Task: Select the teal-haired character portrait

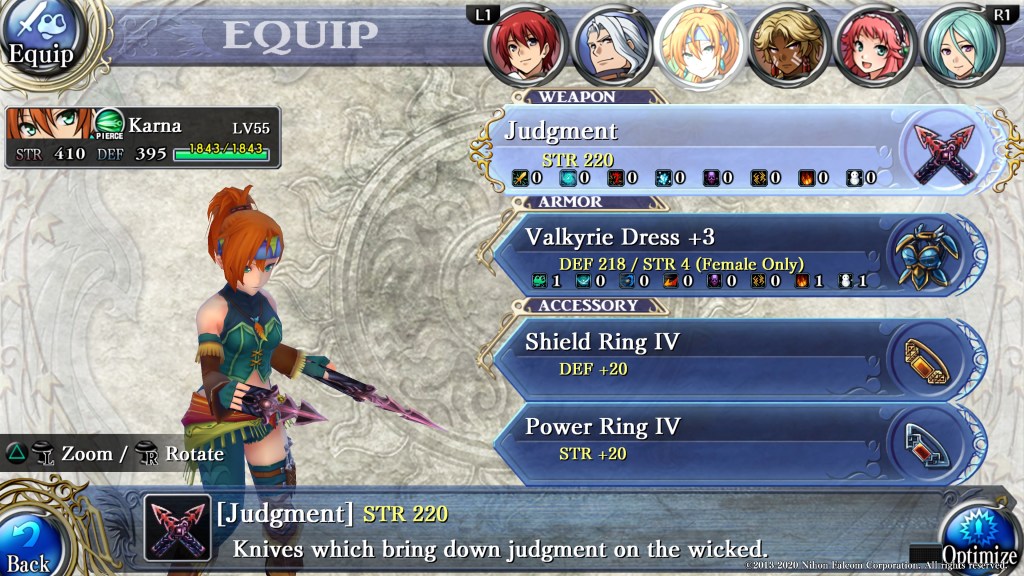Action: (x=960, y=45)
